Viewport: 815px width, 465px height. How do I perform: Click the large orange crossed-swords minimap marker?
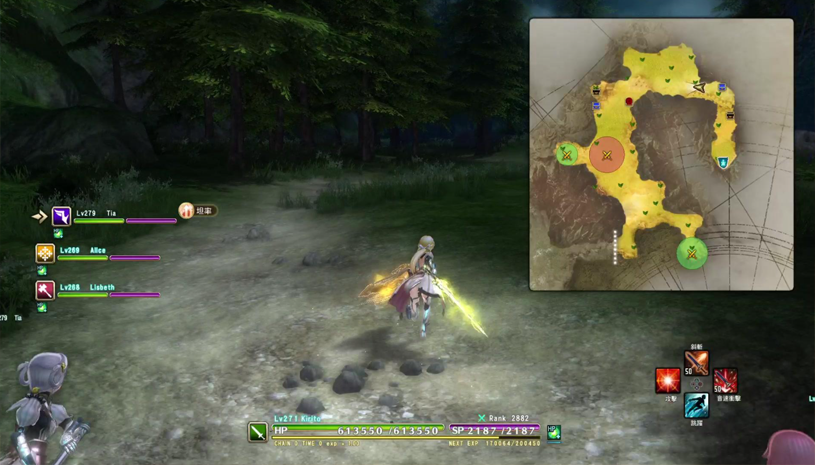pyautogui.click(x=606, y=155)
